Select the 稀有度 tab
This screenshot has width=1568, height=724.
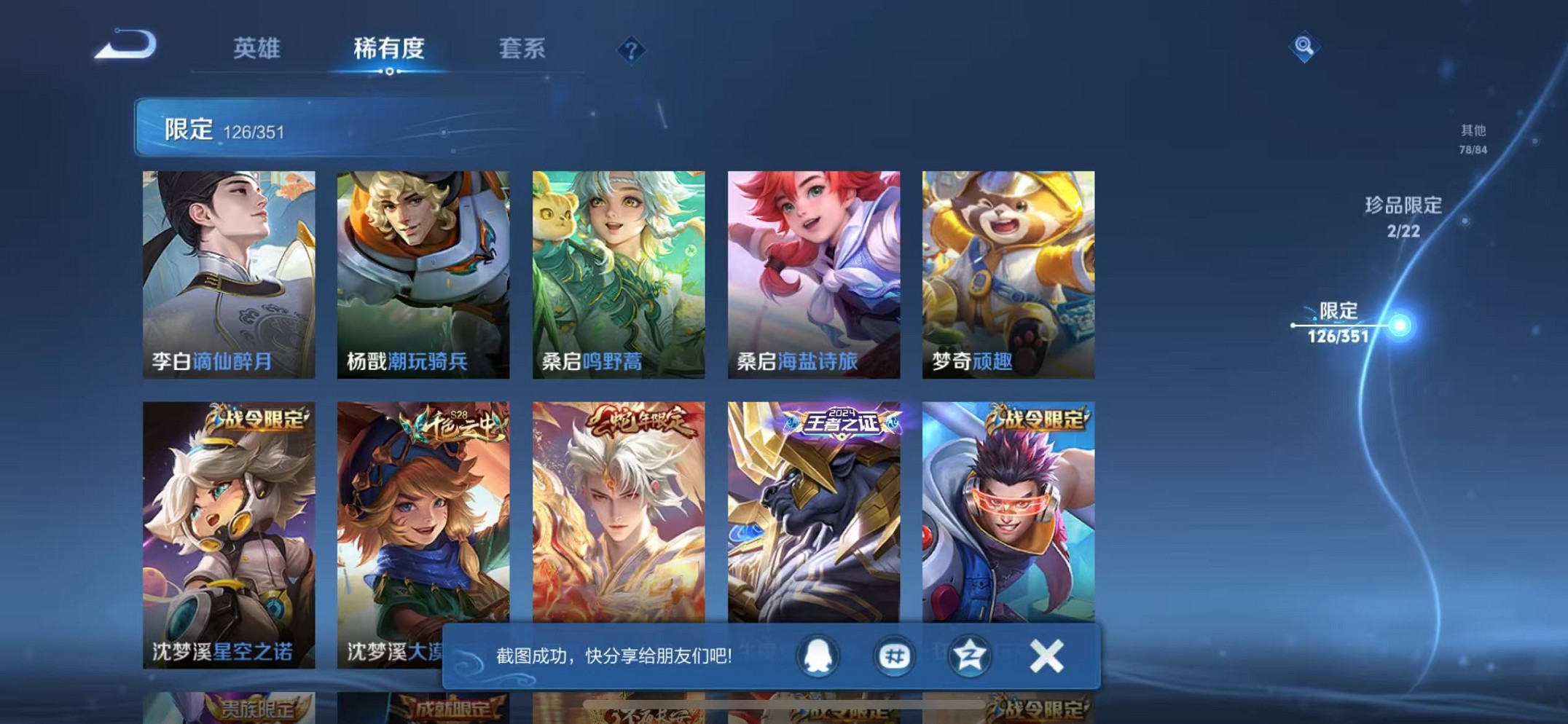pyautogui.click(x=390, y=50)
